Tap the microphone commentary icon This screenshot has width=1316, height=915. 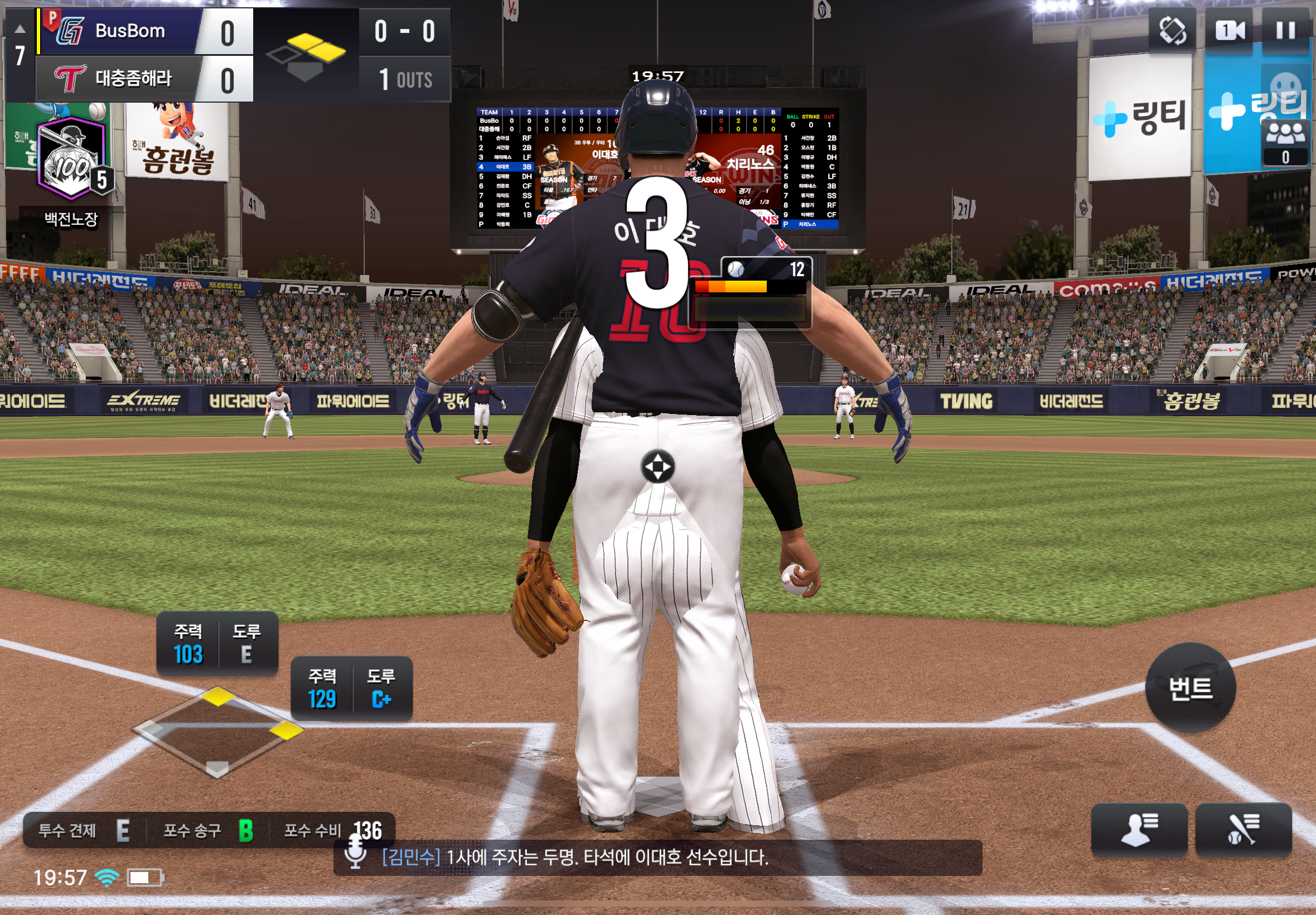pos(355,853)
